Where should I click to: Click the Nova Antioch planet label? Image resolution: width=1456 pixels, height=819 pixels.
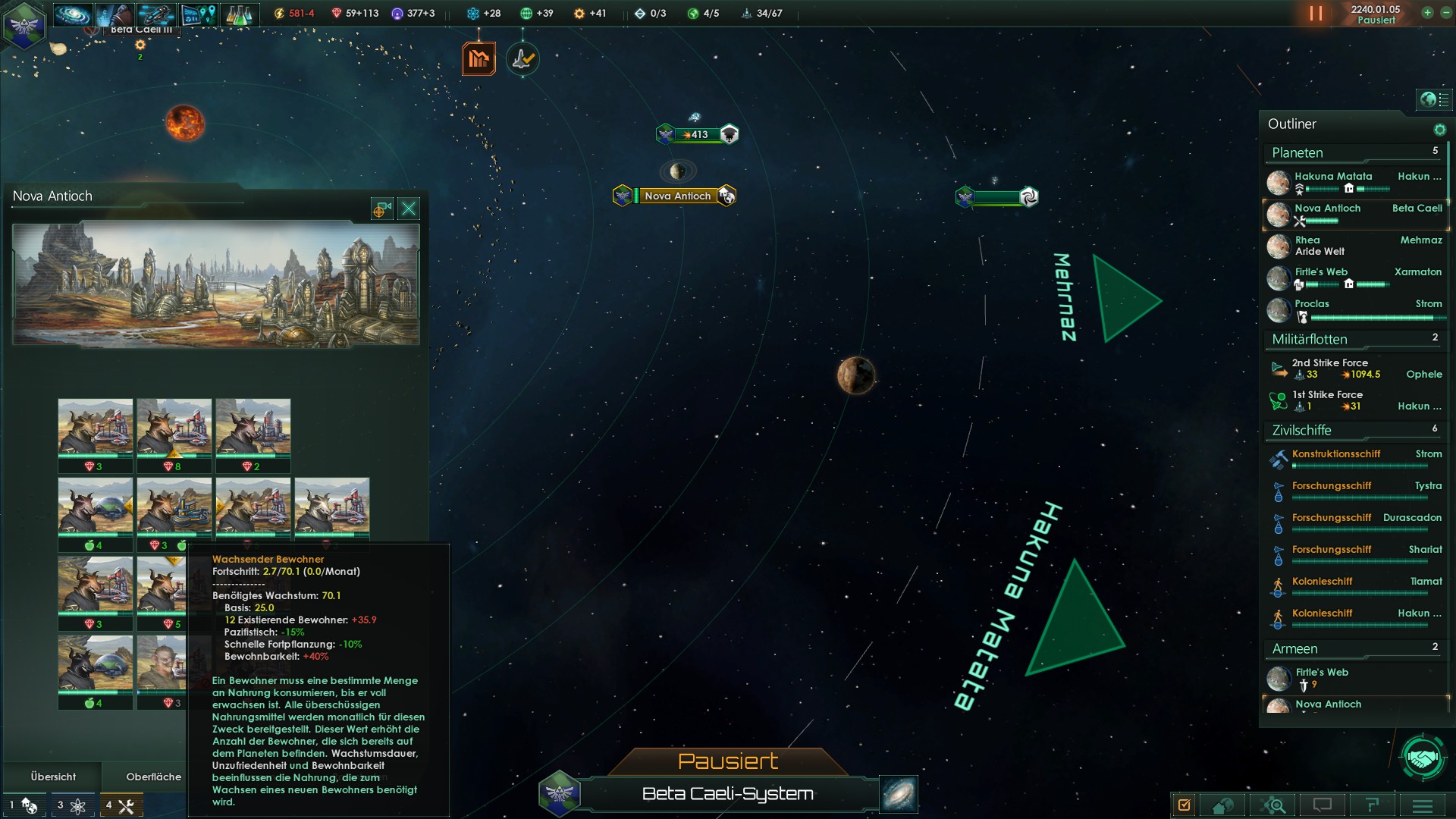(677, 196)
